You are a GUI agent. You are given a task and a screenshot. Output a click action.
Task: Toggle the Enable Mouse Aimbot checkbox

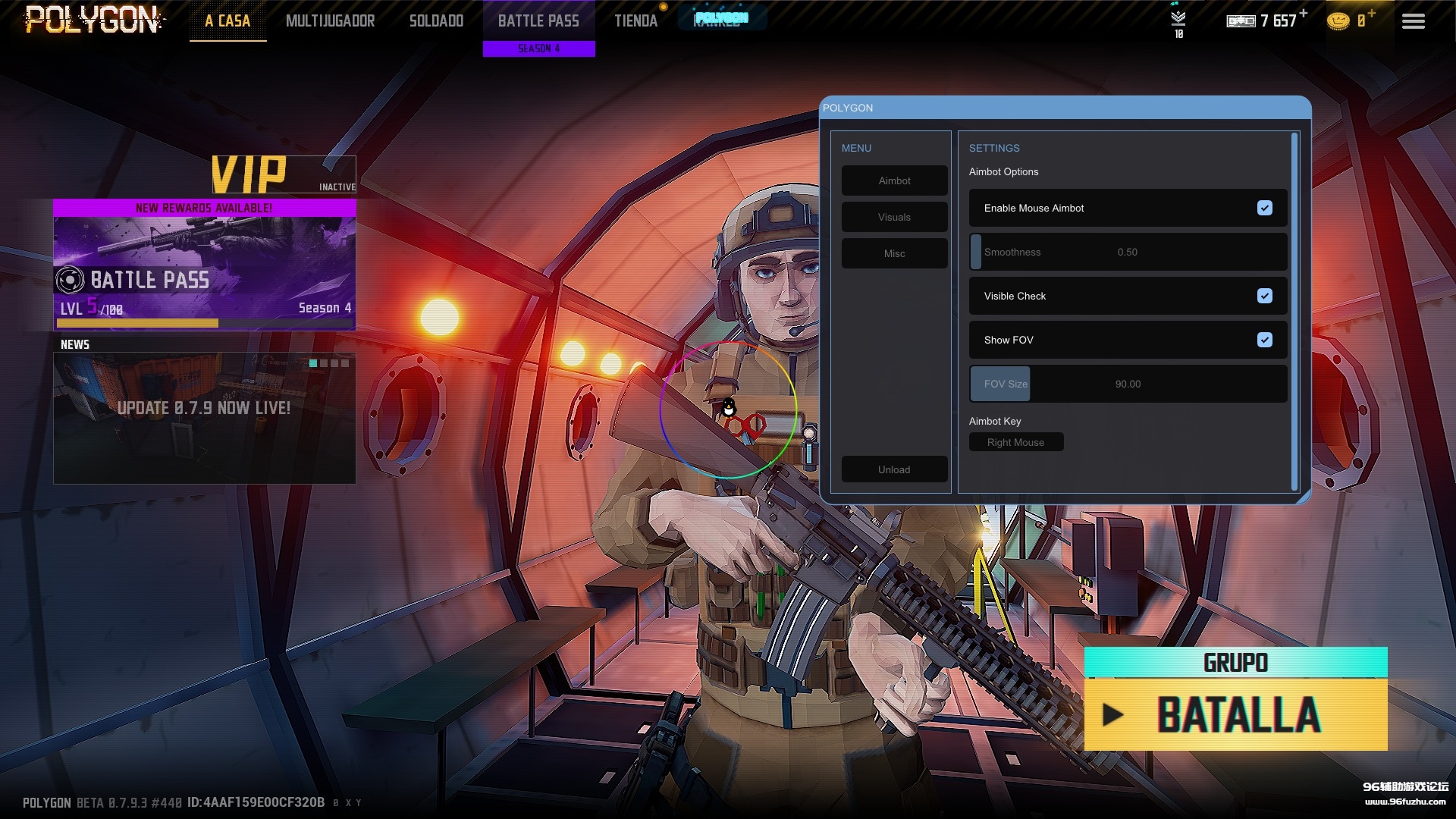click(x=1264, y=208)
